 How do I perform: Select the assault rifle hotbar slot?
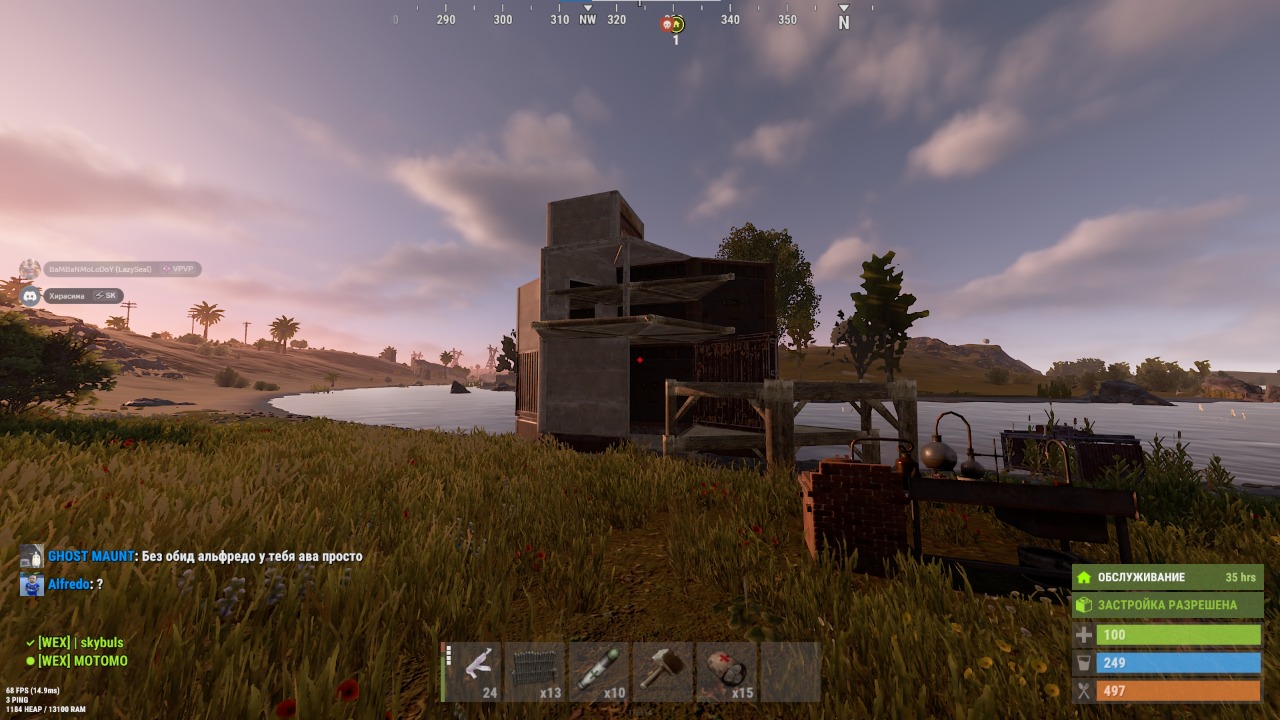pyautogui.click(x=473, y=671)
